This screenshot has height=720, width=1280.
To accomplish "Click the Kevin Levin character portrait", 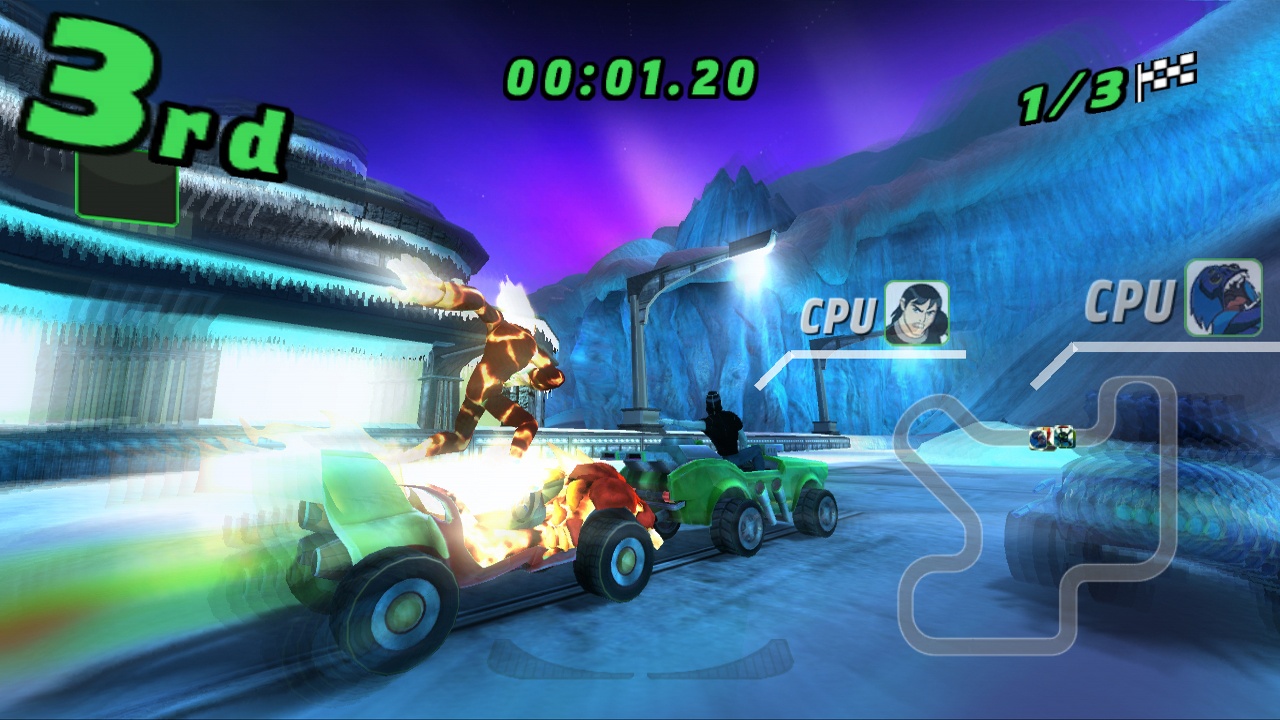I will (x=919, y=308).
